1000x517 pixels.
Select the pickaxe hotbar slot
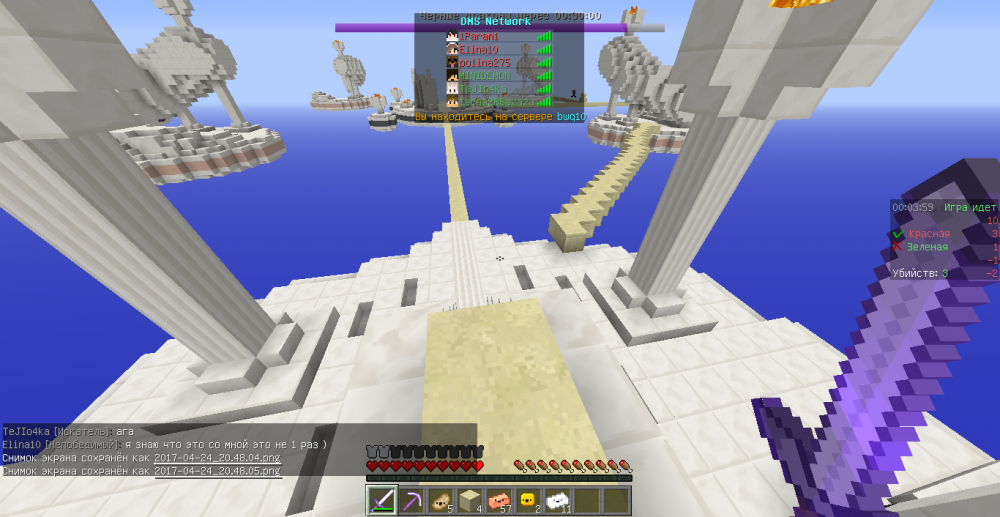click(x=411, y=500)
